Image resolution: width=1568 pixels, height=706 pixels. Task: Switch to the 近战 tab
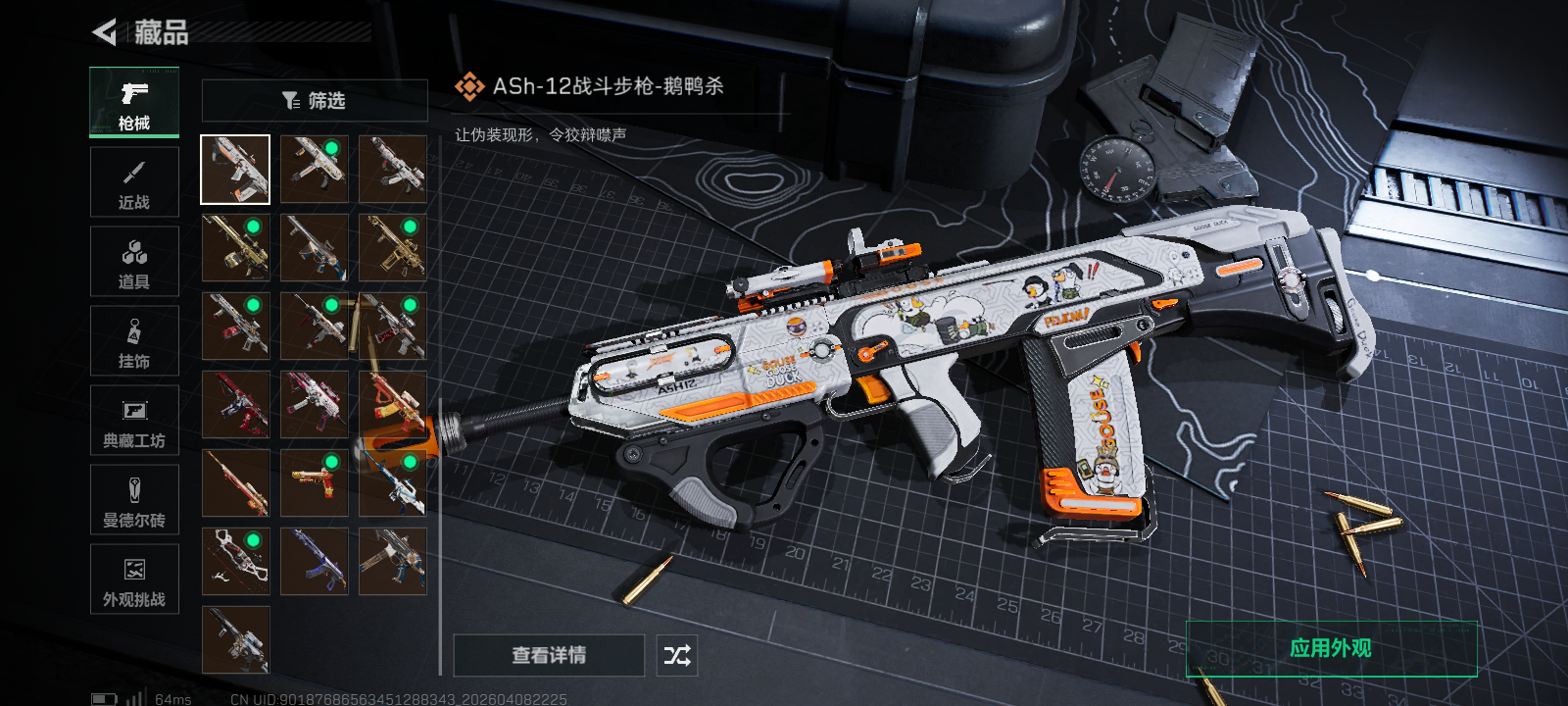click(134, 182)
